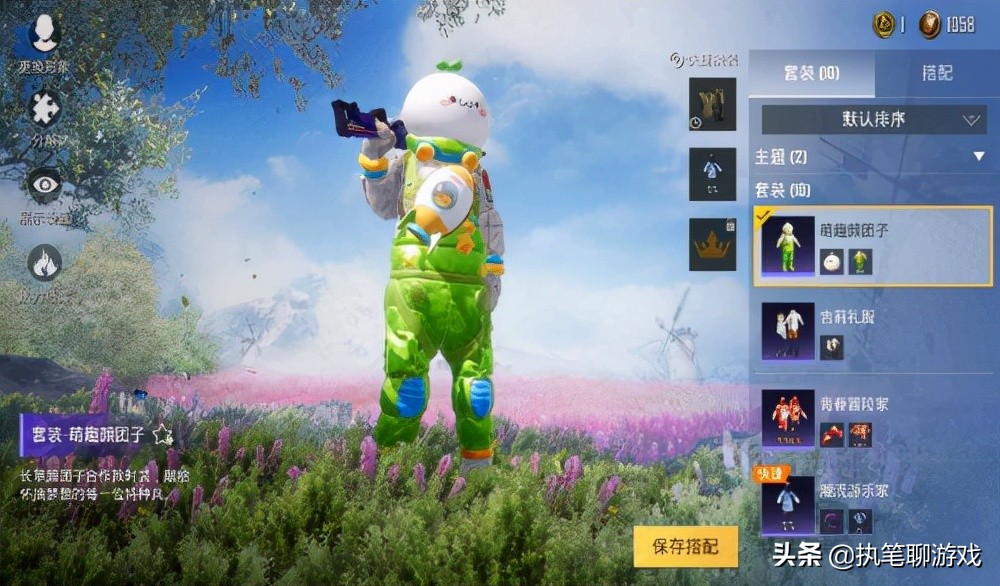Open the golden crown slot
The width and height of the screenshot is (1000, 586).
point(712,244)
